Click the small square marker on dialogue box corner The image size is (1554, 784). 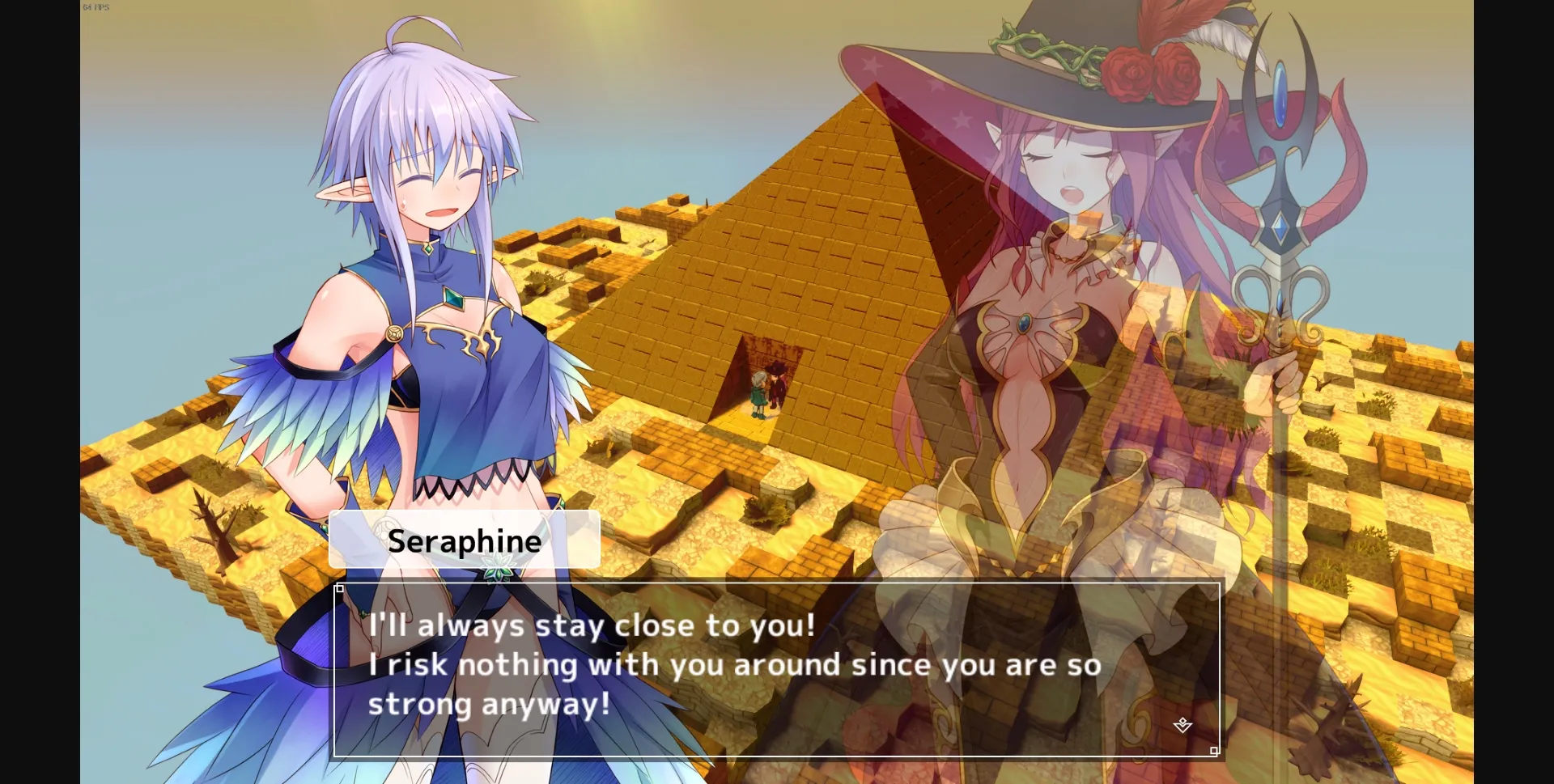pos(1214,750)
